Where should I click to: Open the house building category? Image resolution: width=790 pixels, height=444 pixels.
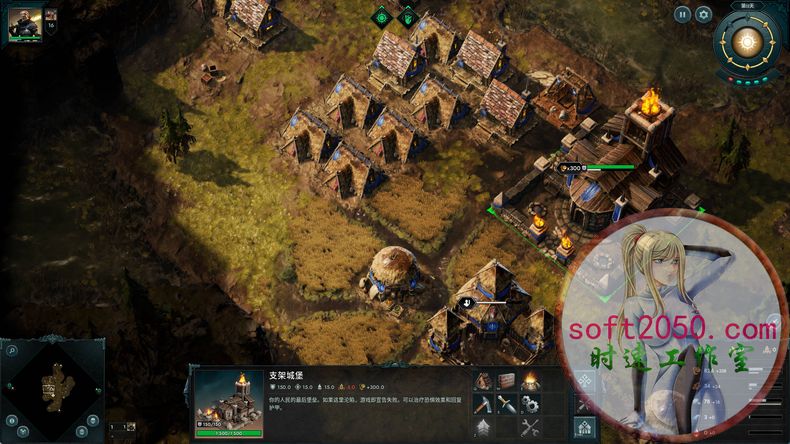(483, 380)
